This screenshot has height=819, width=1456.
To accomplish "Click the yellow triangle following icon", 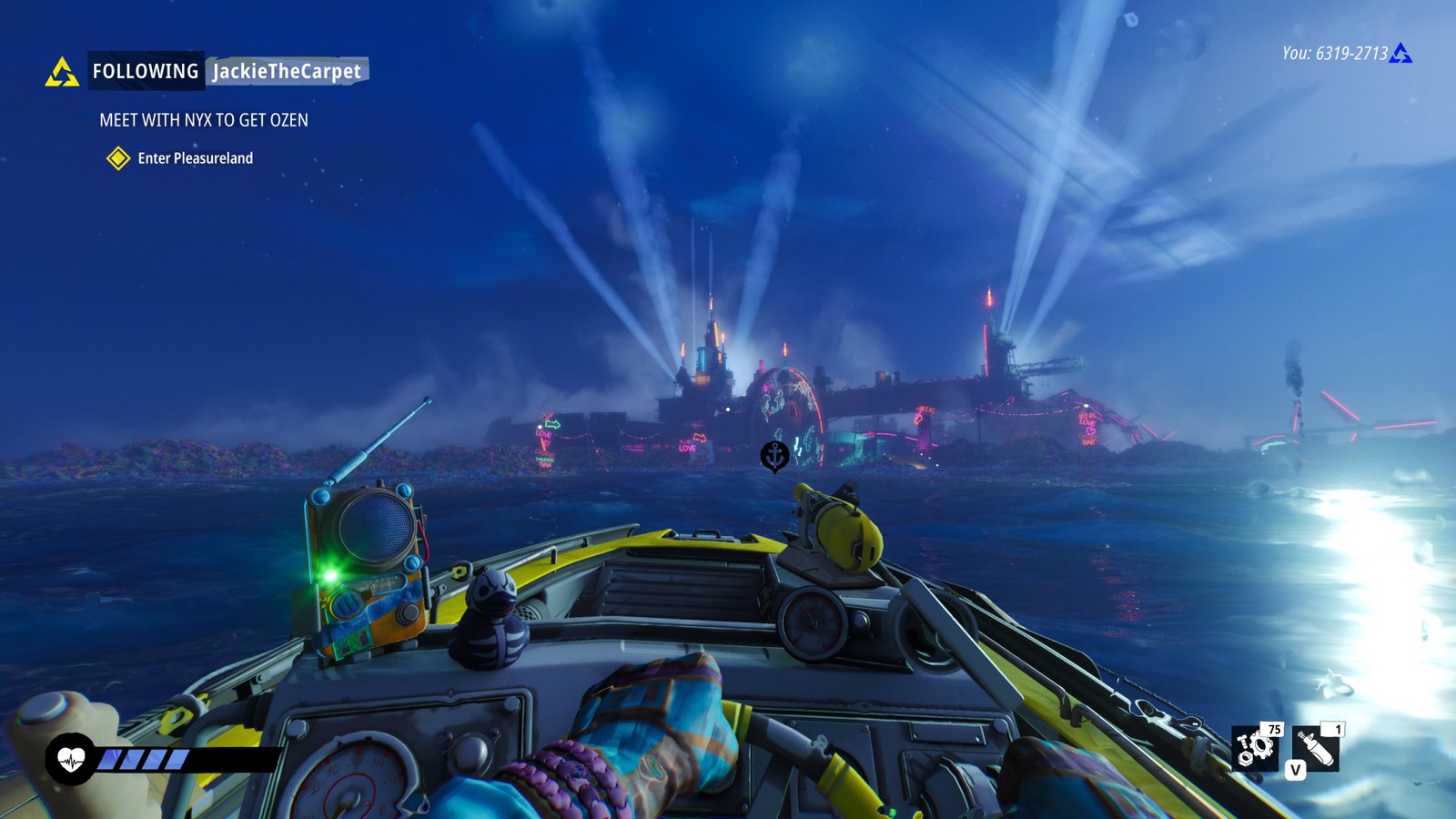I will tap(62, 72).
